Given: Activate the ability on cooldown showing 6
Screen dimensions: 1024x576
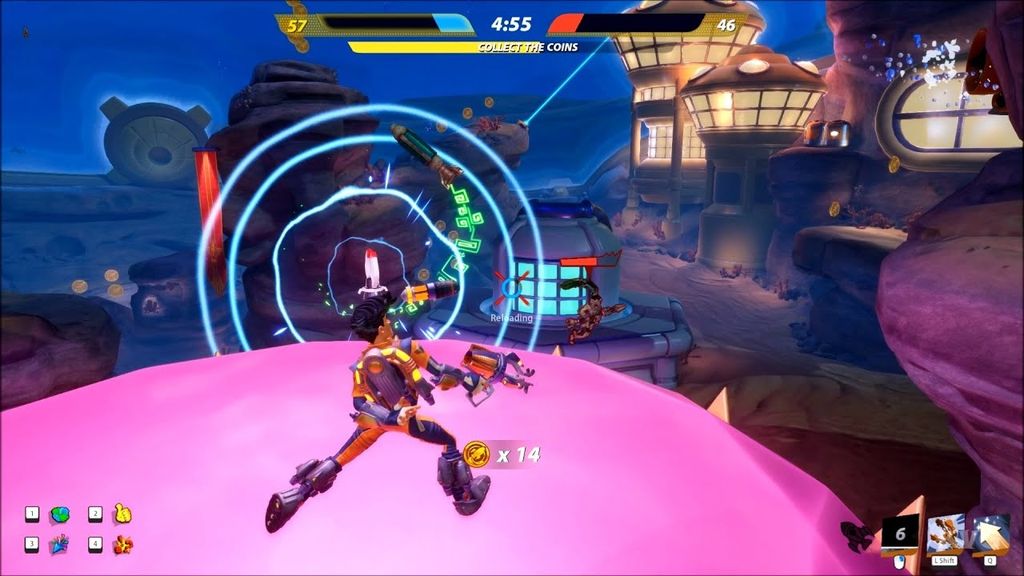Looking at the screenshot, I should coord(900,534).
